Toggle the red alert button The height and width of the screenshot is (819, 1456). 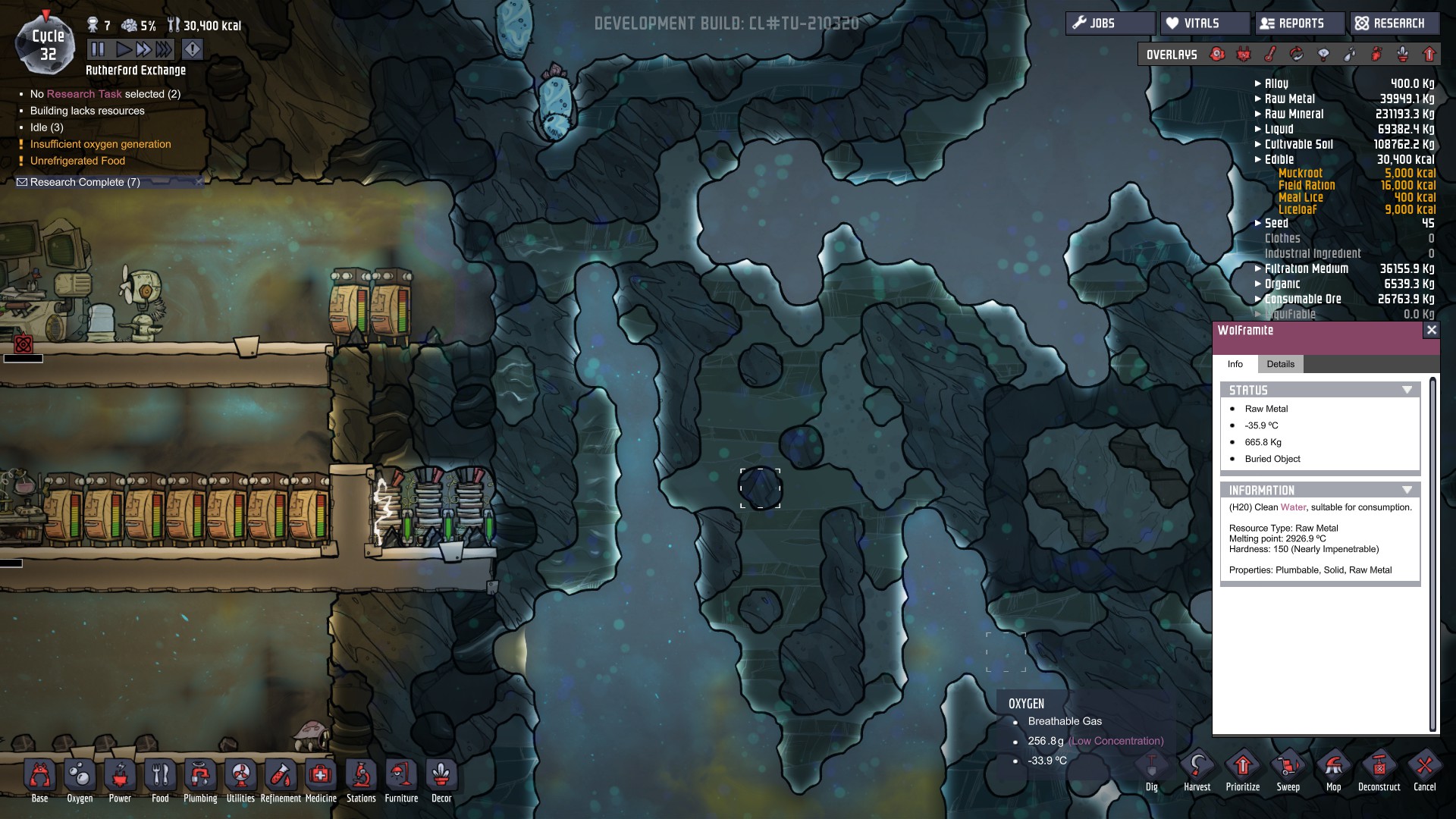coord(193,50)
